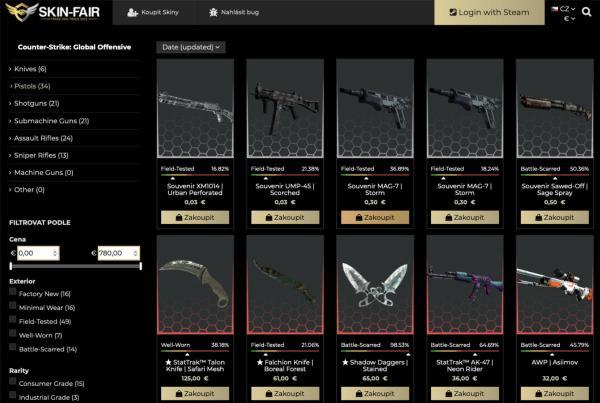
Task: Buy the Souvenir Sawed-Off Sage Spray
Action: pyautogui.click(x=554, y=217)
